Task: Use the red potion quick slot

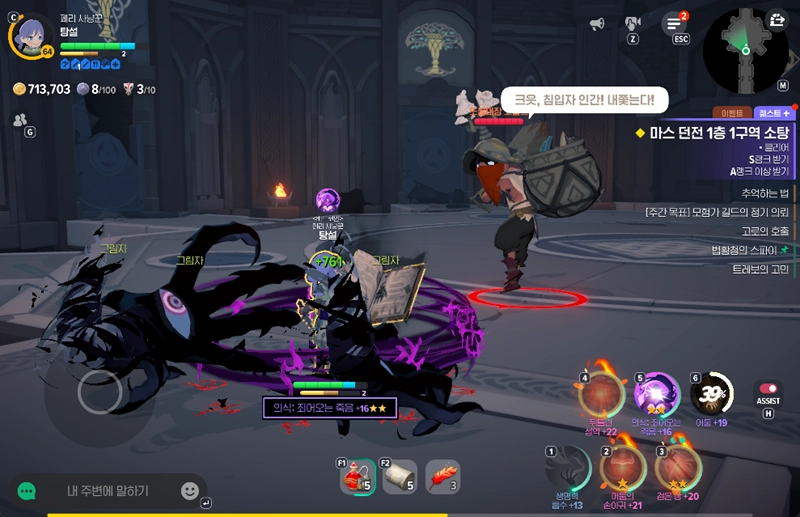Action: pos(356,478)
